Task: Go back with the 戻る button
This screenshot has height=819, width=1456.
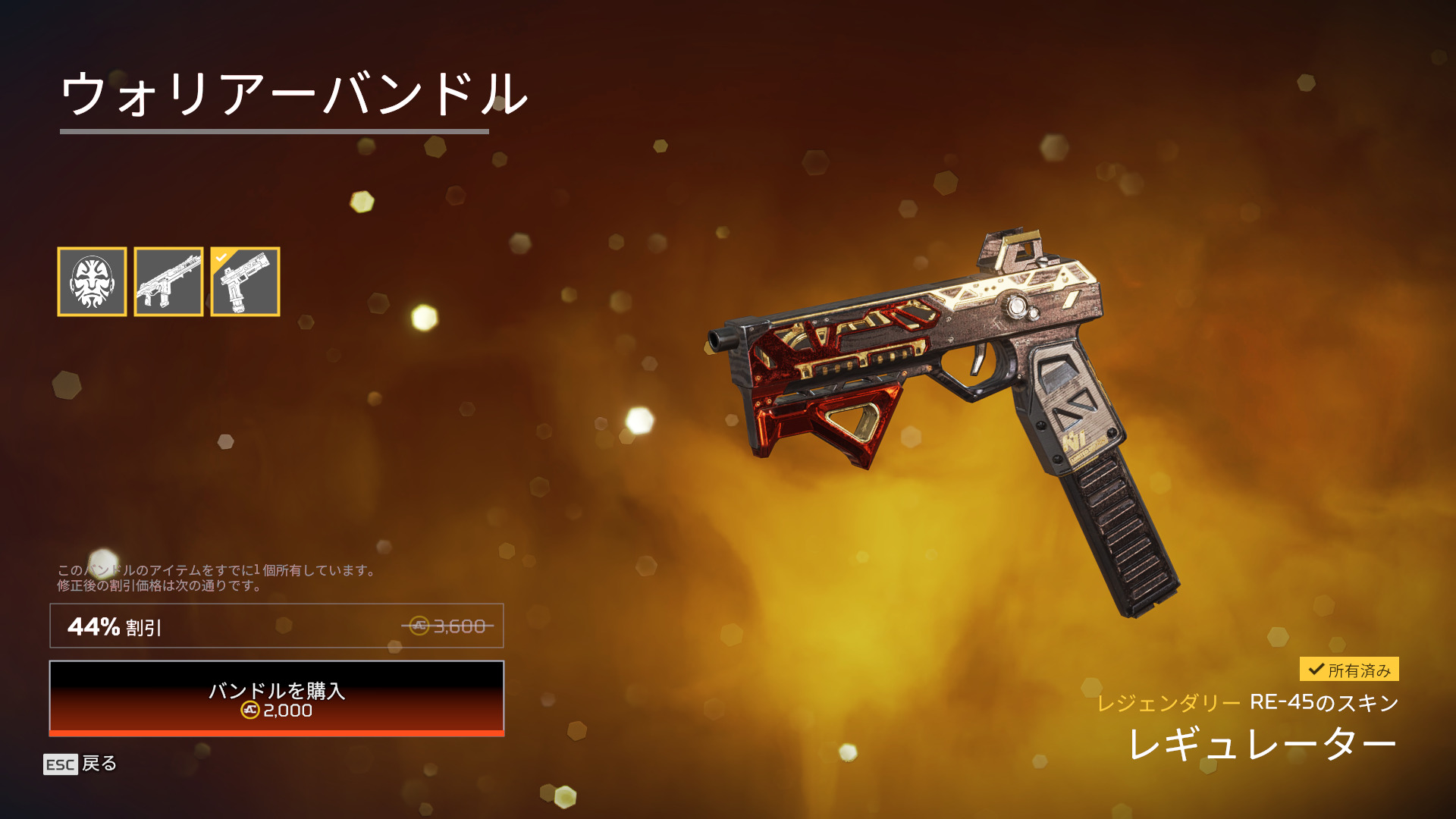Action: point(80,764)
